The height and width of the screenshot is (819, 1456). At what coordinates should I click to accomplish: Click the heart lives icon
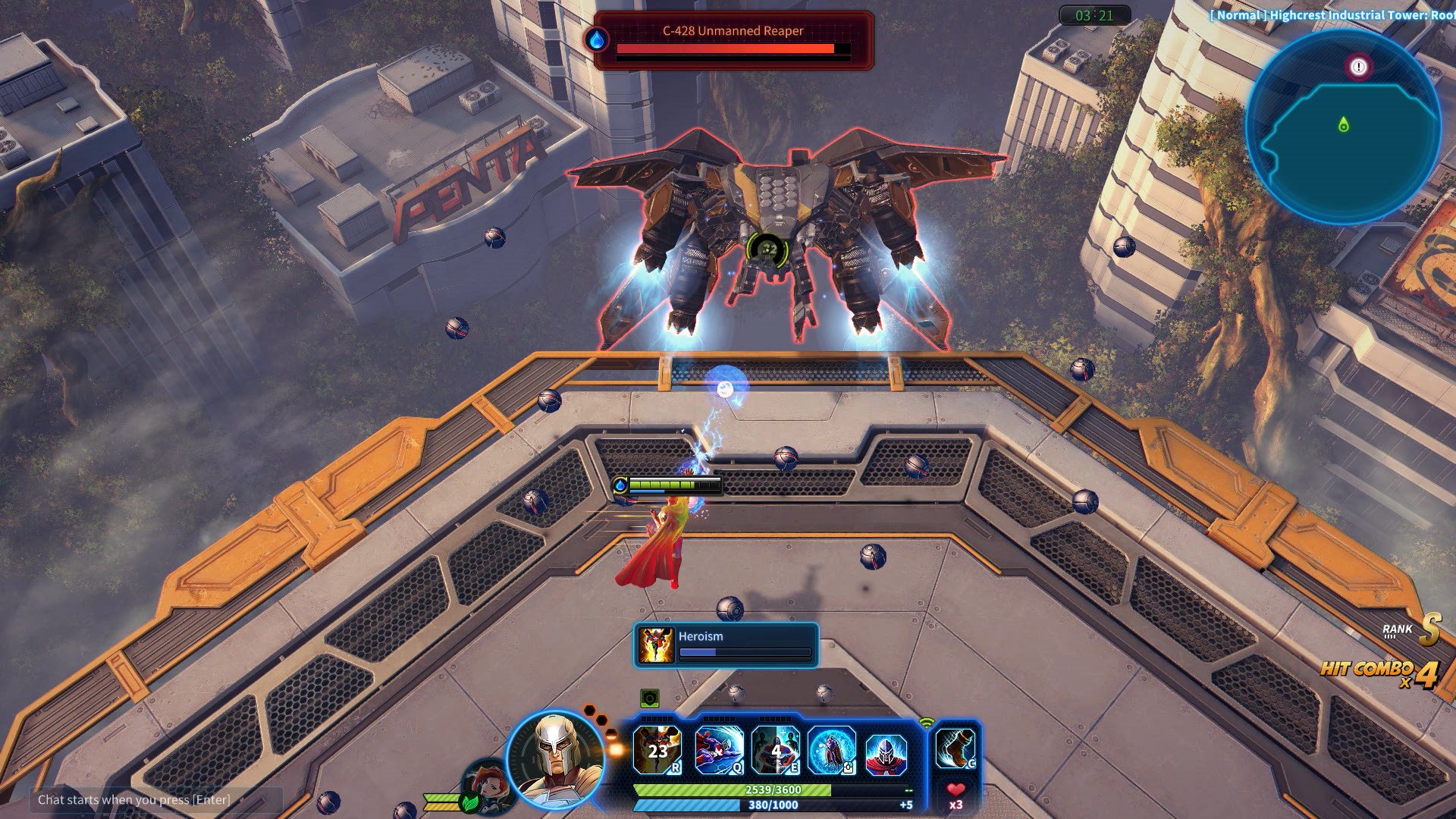coord(955,790)
